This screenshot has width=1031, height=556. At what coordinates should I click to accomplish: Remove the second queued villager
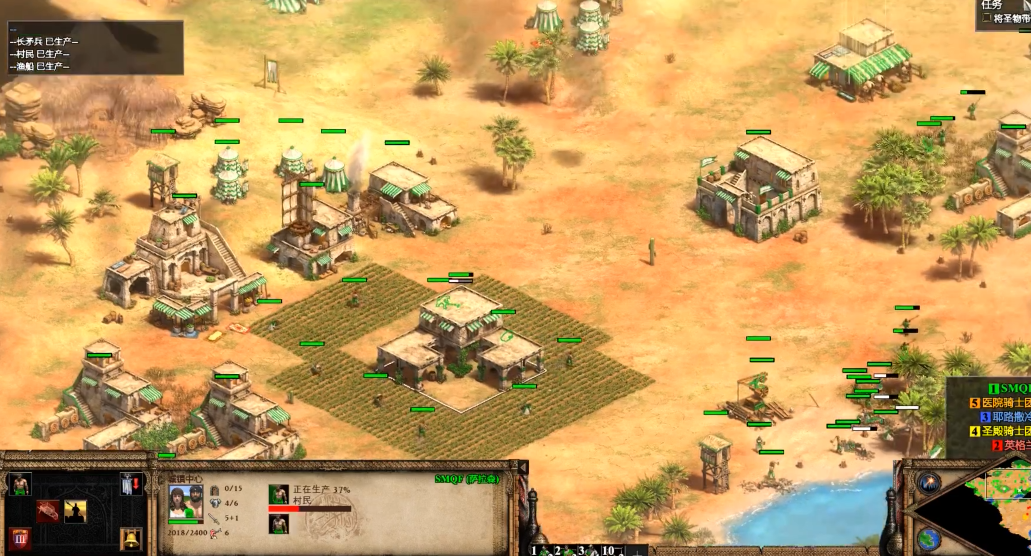pos(279,524)
